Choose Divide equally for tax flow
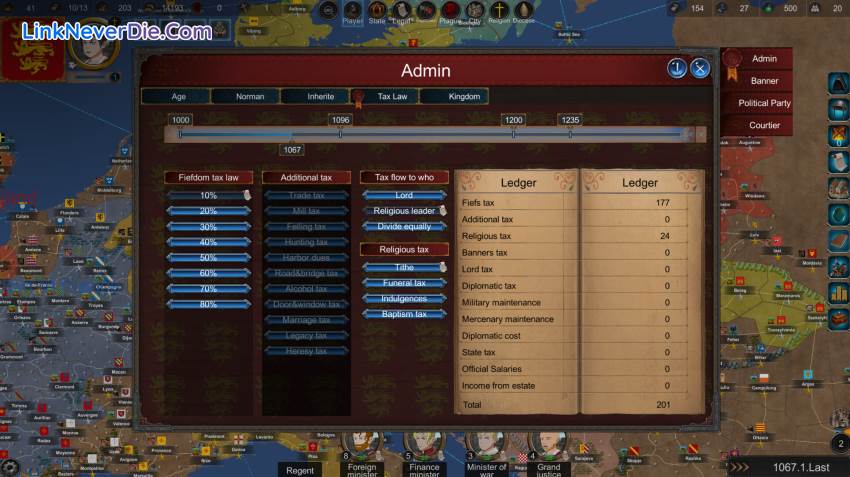The image size is (850, 477). pos(404,227)
